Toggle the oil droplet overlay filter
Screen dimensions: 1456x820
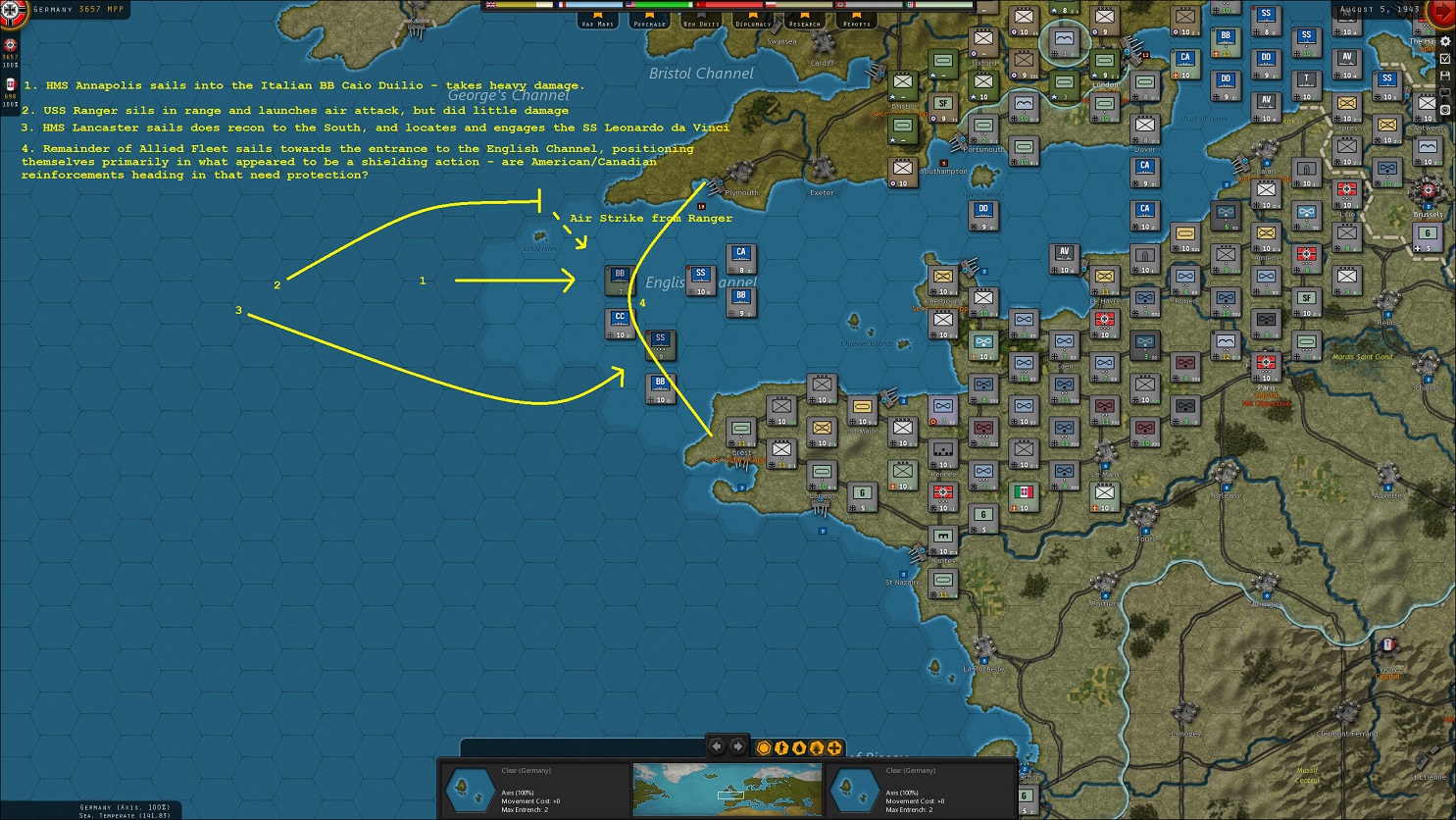[x=799, y=747]
